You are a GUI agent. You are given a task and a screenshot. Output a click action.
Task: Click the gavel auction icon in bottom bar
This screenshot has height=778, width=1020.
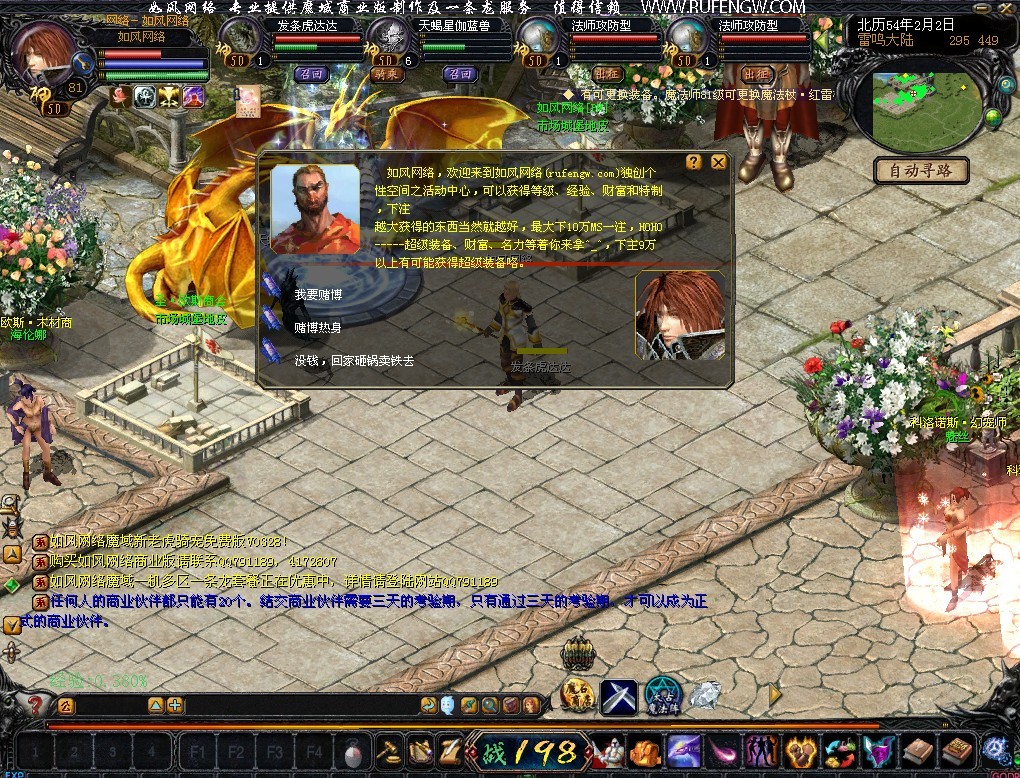[x=387, y=750]
